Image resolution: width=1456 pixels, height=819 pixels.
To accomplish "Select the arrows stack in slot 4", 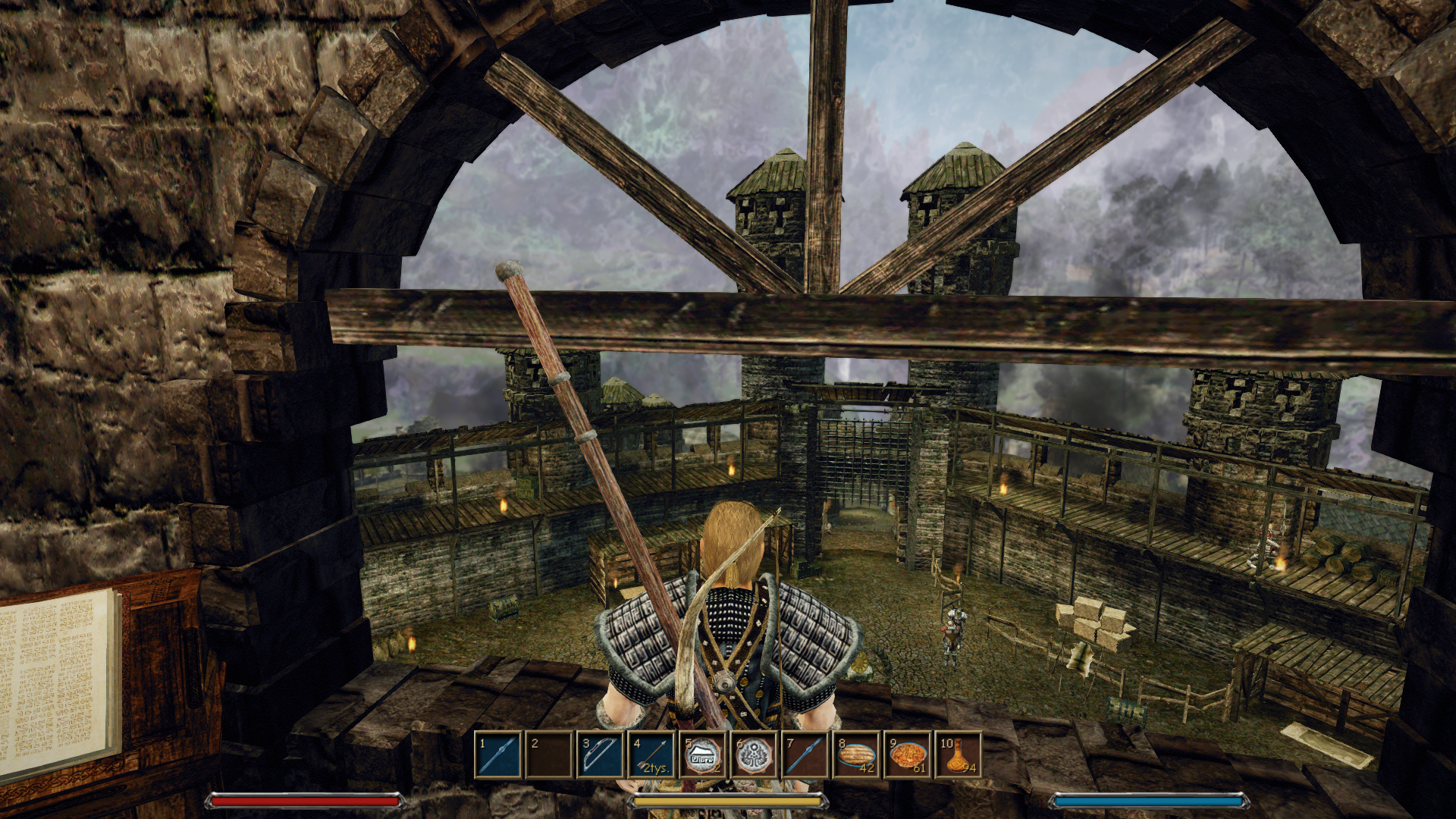I will (652, 755).
